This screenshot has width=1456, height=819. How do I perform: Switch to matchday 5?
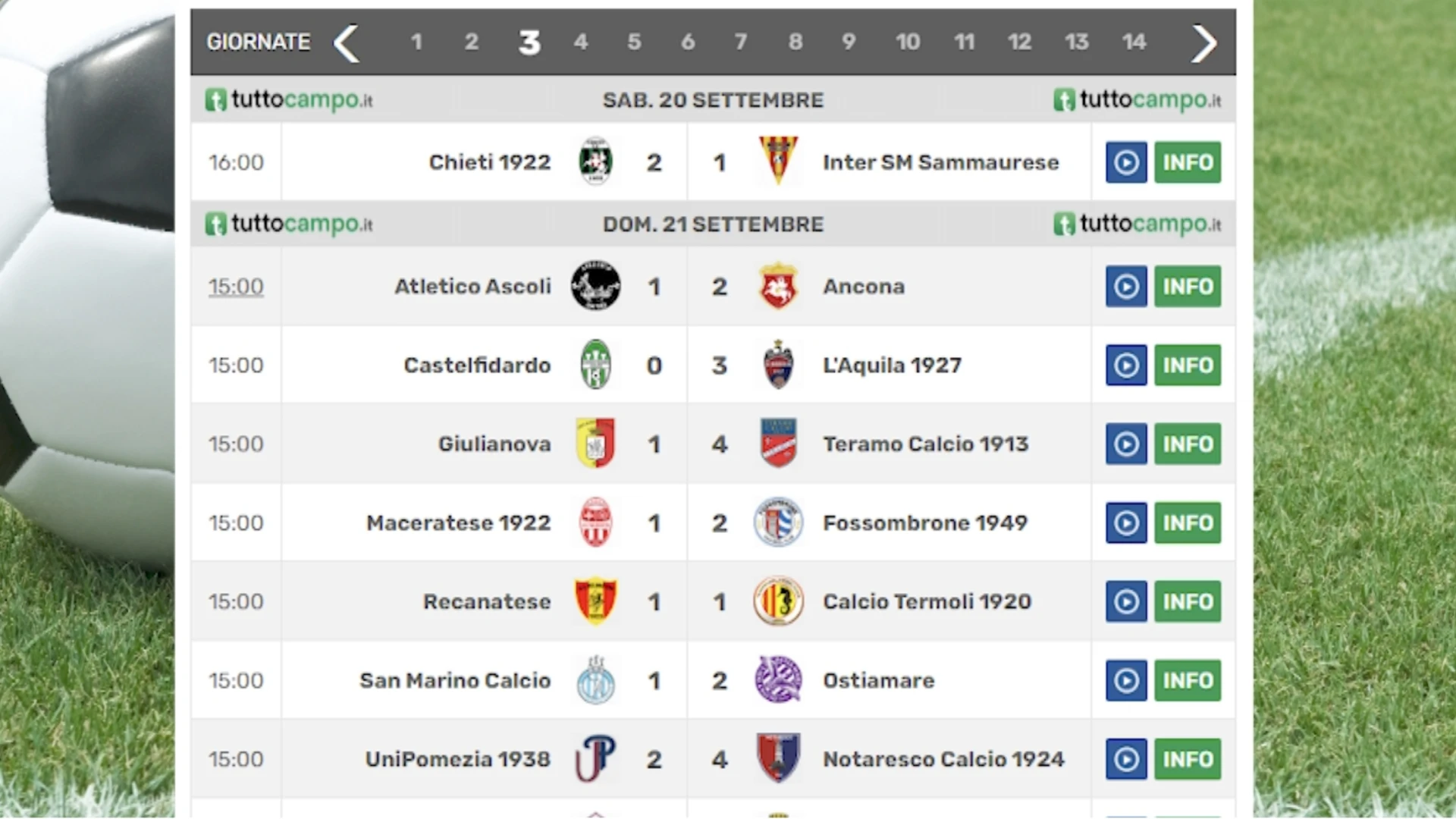[634, 42]
